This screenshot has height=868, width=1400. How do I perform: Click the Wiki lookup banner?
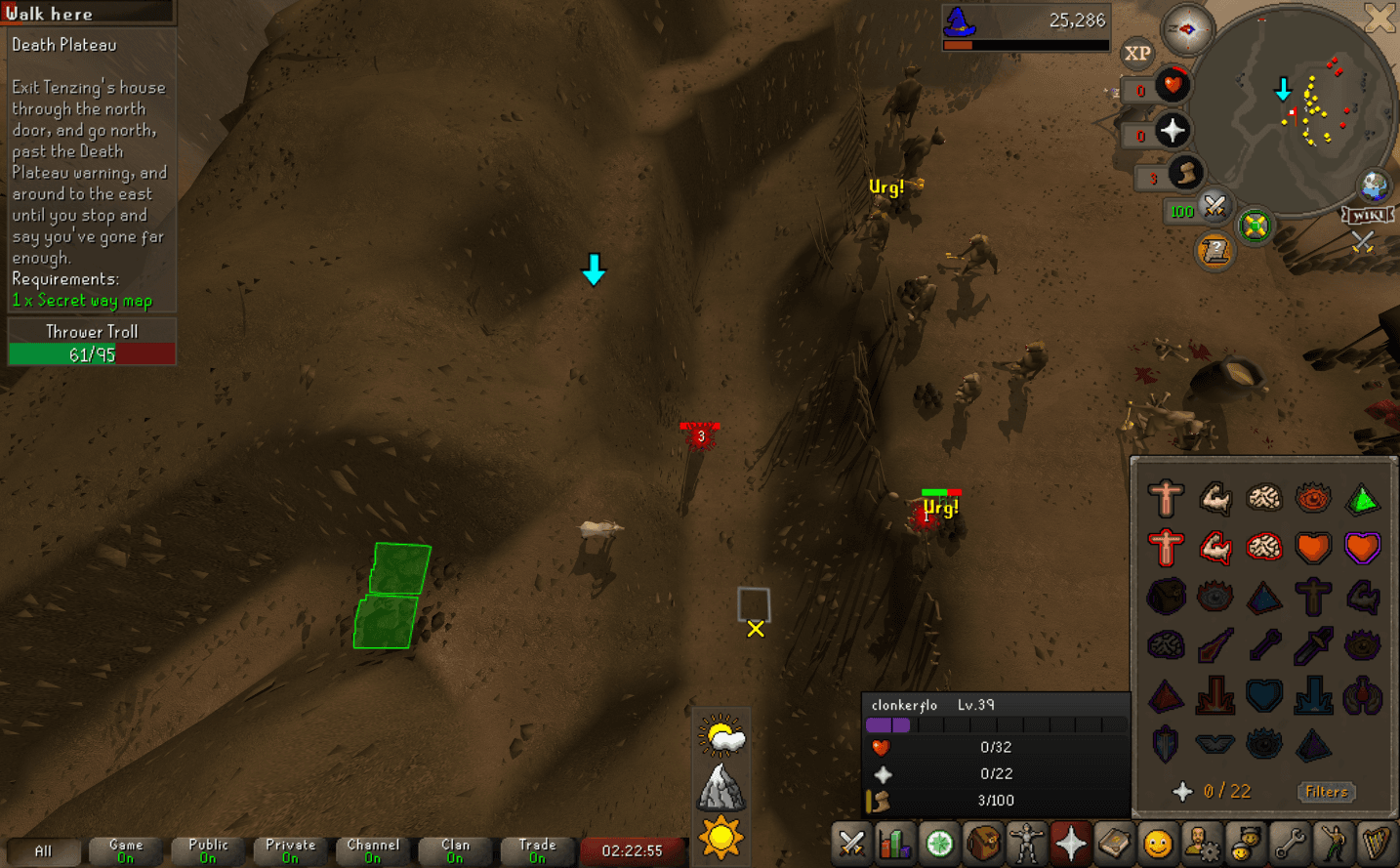click(1367, 217)
